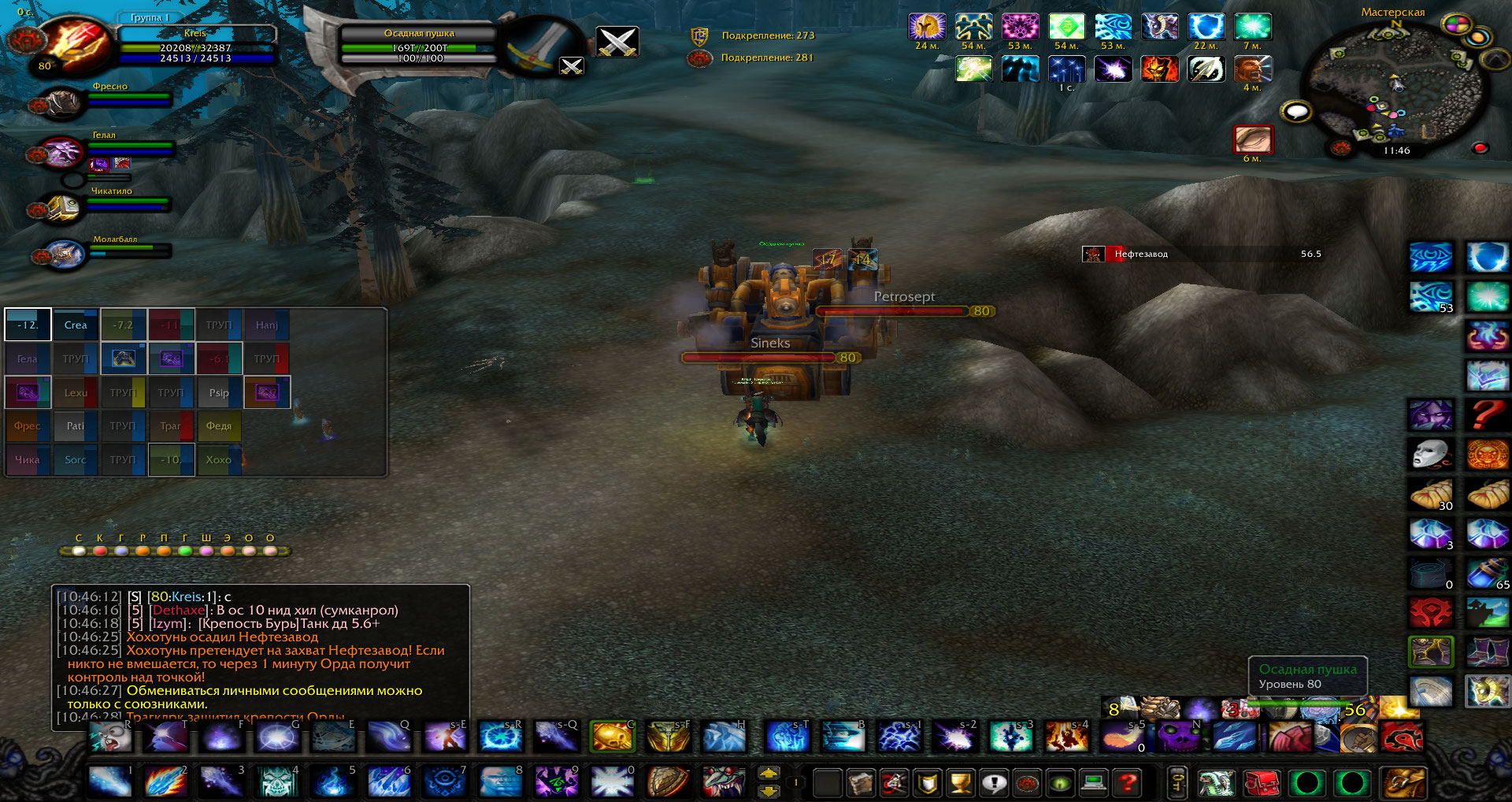Screen dimensions: 1512x802
Task: Click the Crea raid frame cell
Action: click(x=76, y=325)
